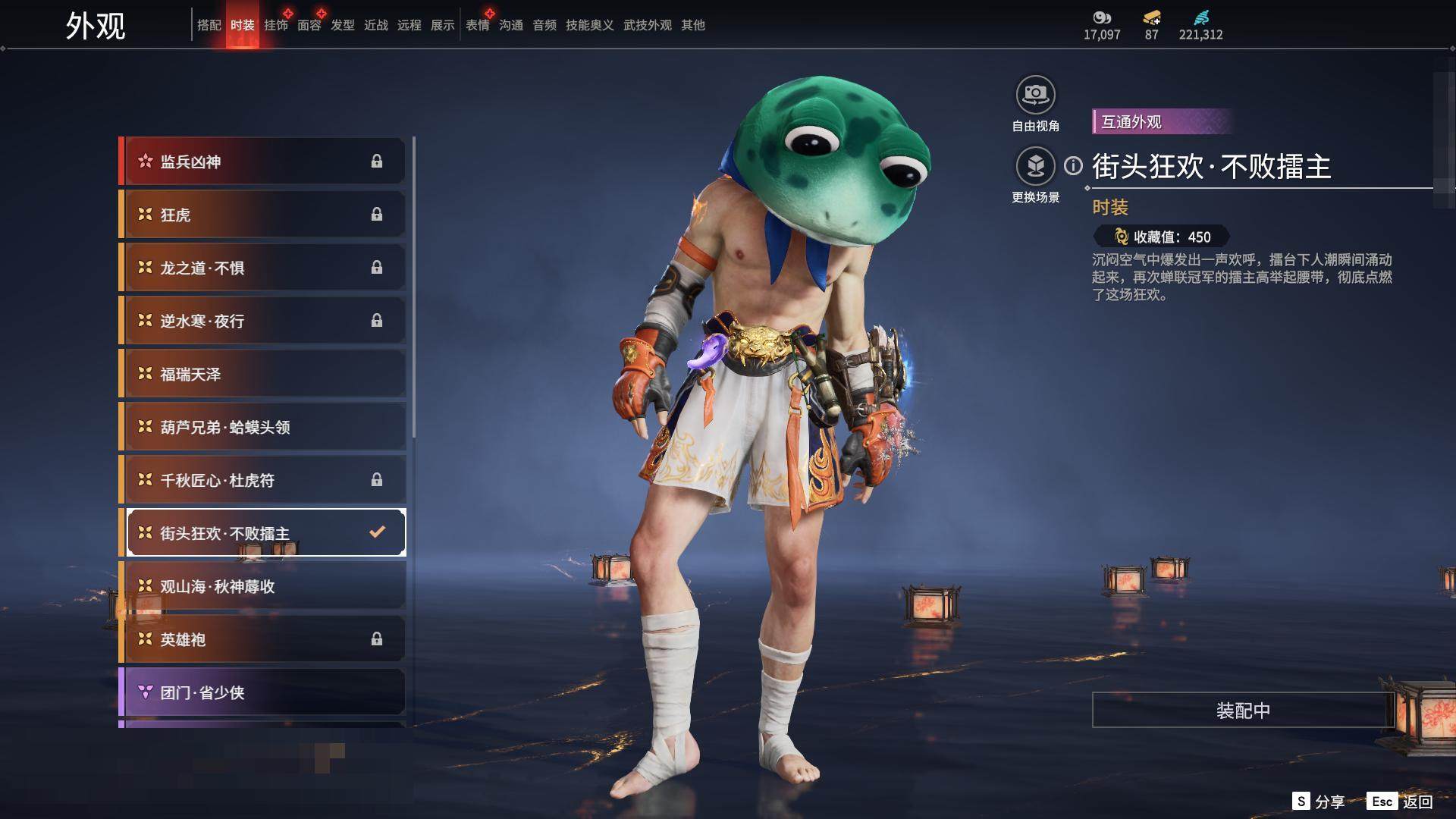Select the 武技外观 tab
The width and height of the screenshot is (1456, 819).
coord(647,25)
